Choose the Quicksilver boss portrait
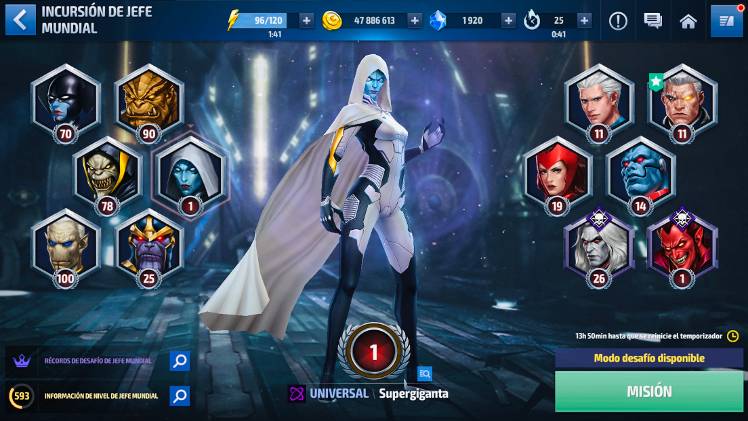This screenshot has height=421, width=748. coord(599,98)
